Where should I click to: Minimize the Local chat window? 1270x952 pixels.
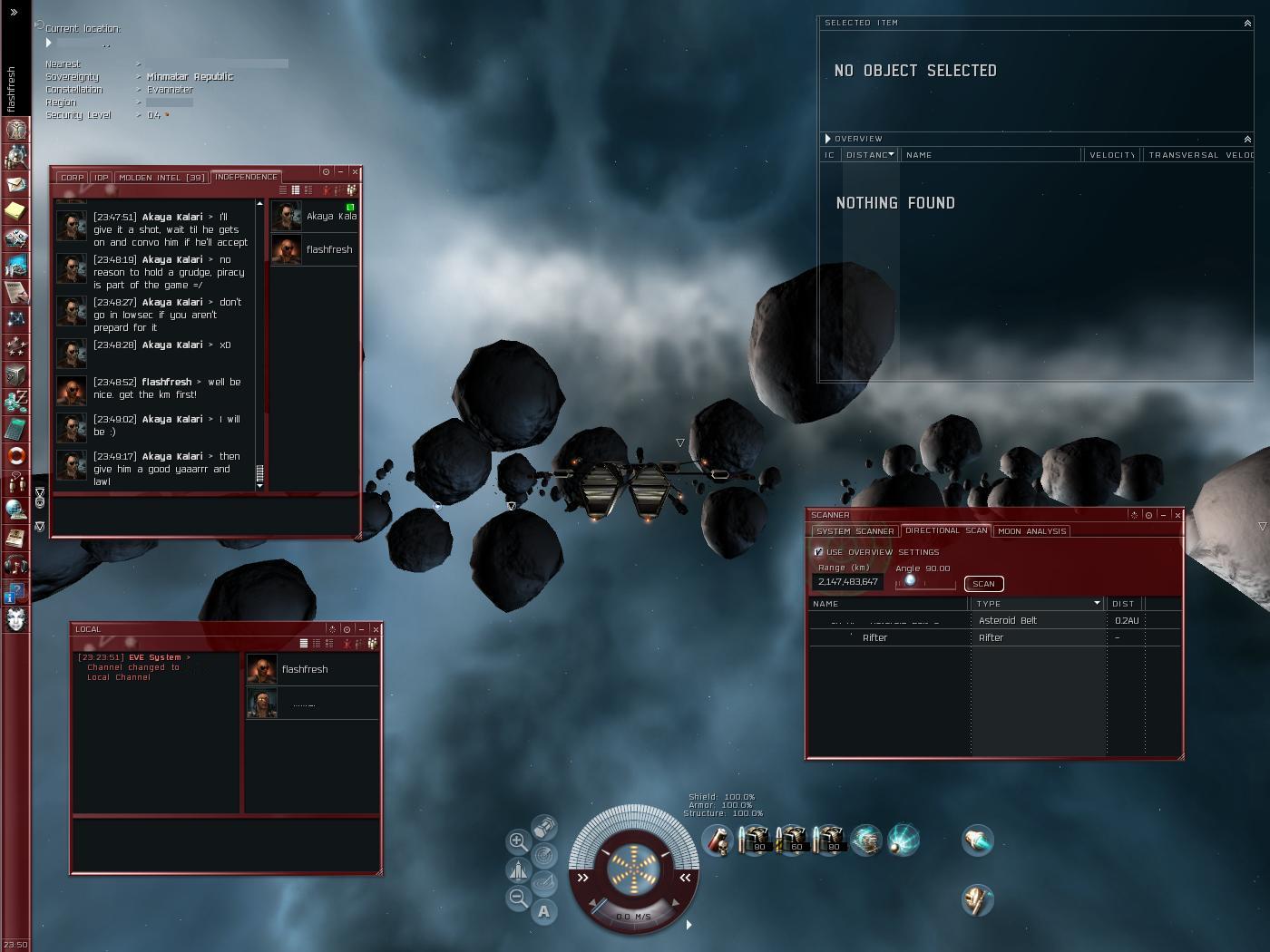click(361, 629)
